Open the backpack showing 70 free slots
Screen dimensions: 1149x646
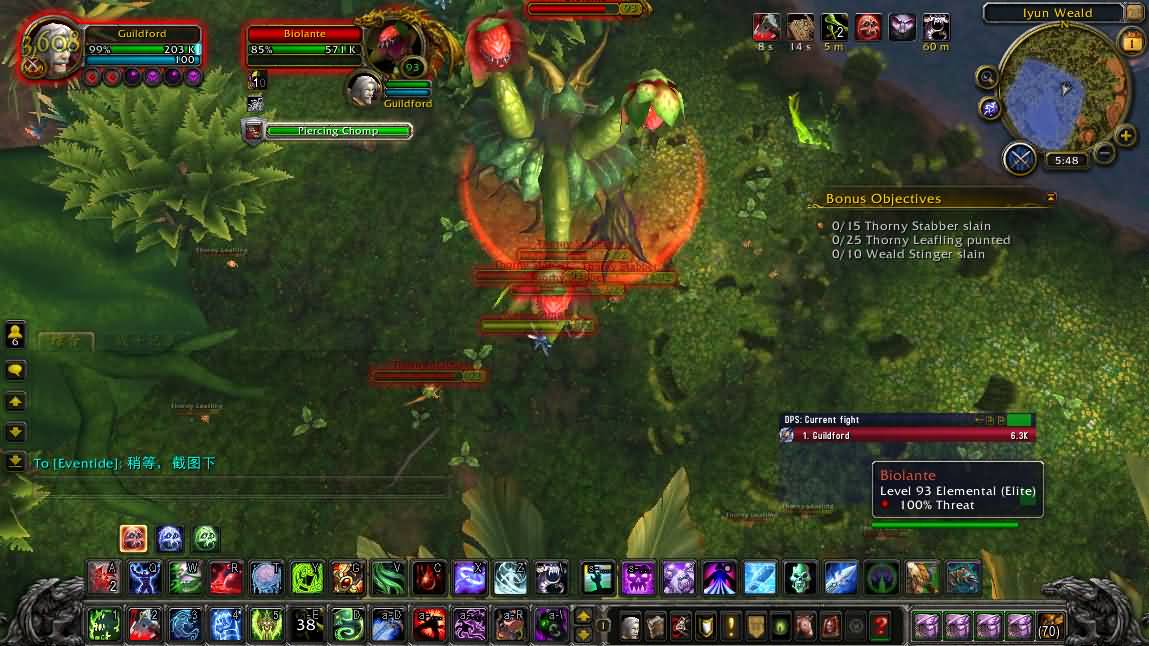point(1049,626)
